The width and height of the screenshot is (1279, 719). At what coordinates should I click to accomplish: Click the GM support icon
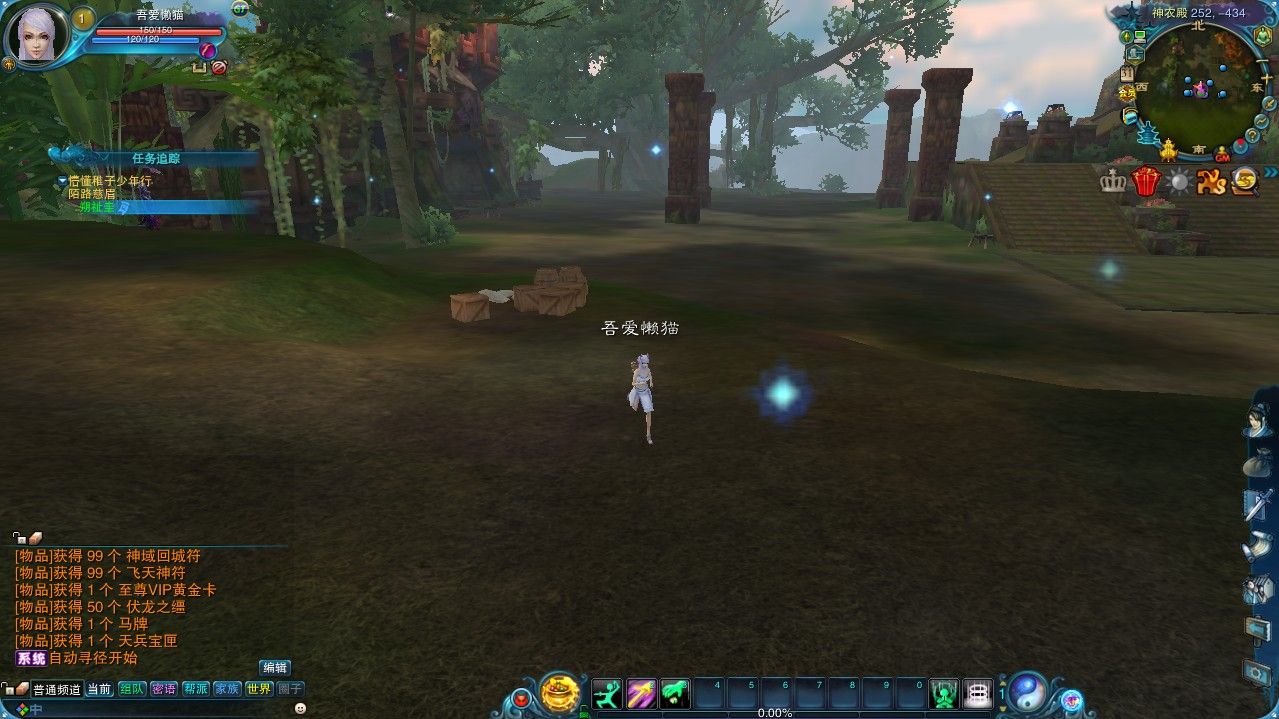(1222, 156)
